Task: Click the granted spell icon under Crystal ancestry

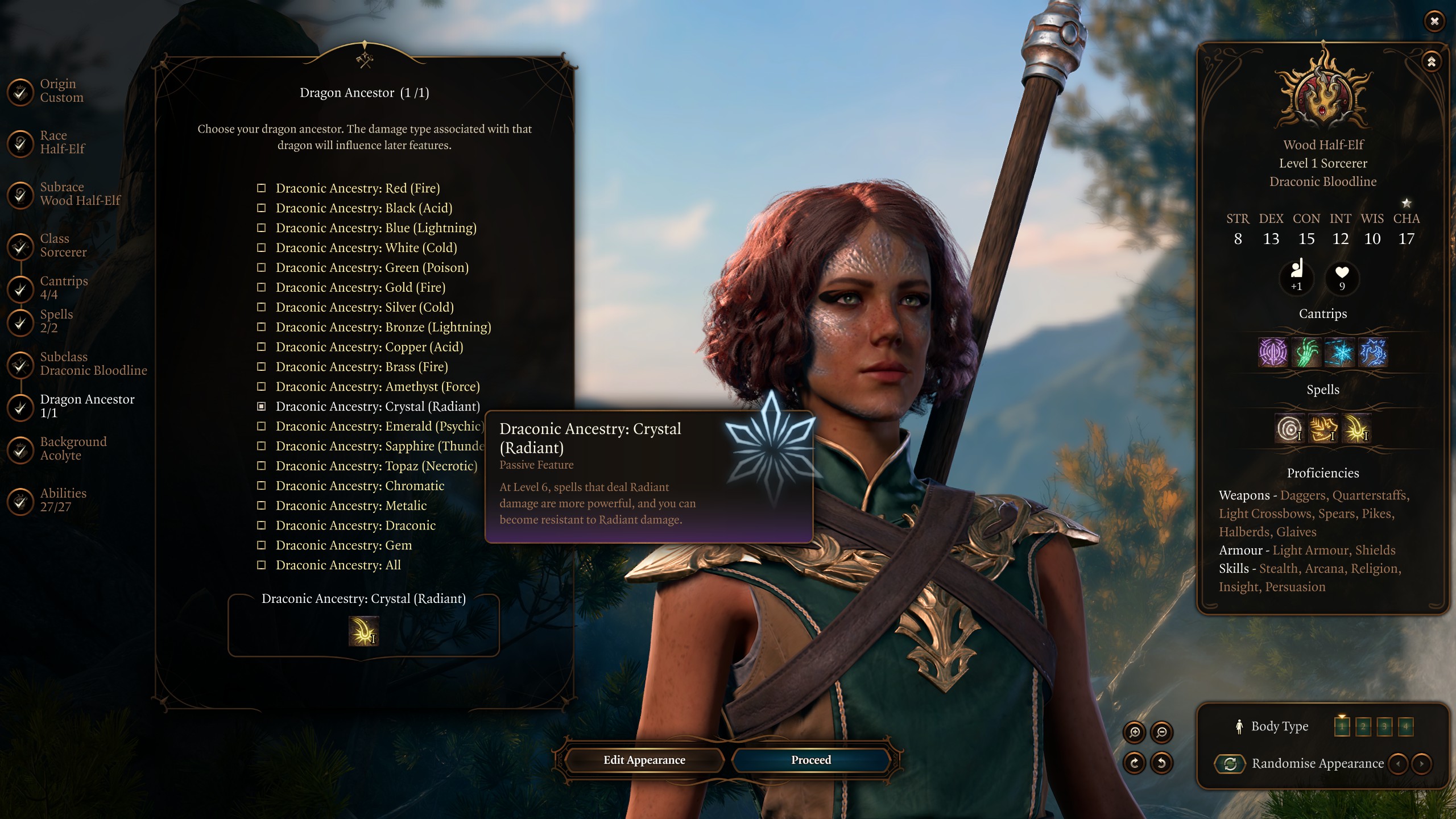Action: pyautogui.click(x=363, y=632)
